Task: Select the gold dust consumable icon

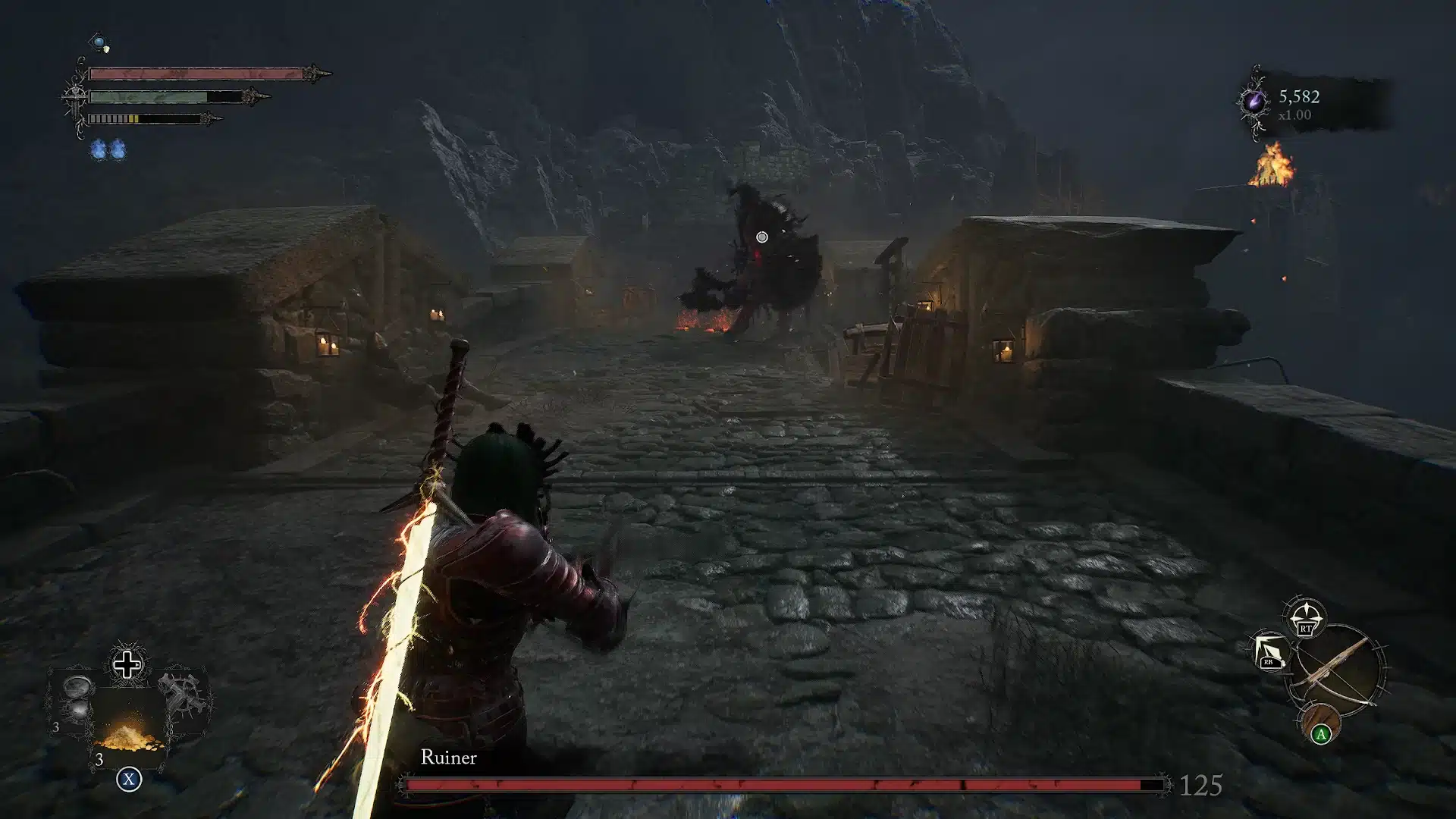Action: pos(126,739)
